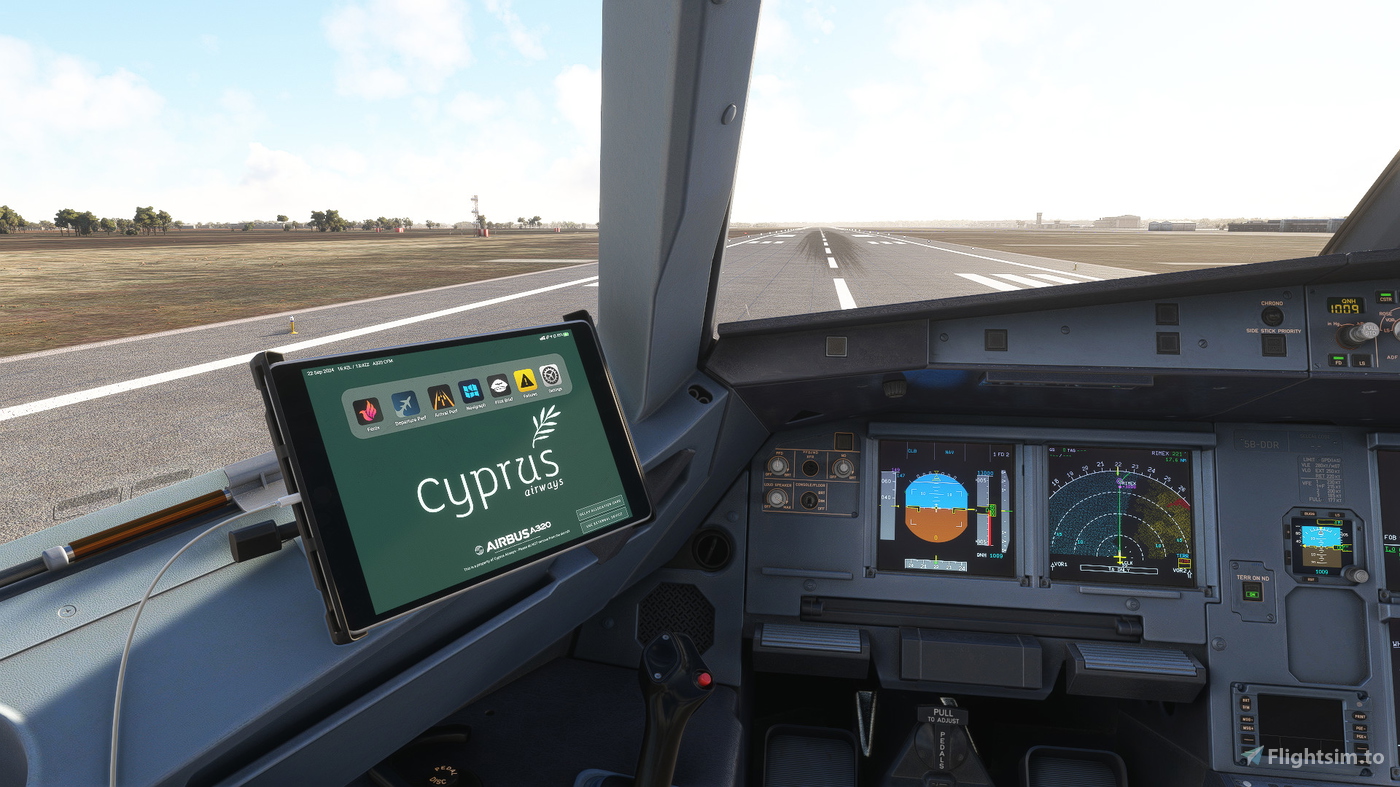The width and height of the screenshot is (1400, 787).
Task: Select USE EXTERNAL DEVICE on the tablet
Action: coord(604,520)
